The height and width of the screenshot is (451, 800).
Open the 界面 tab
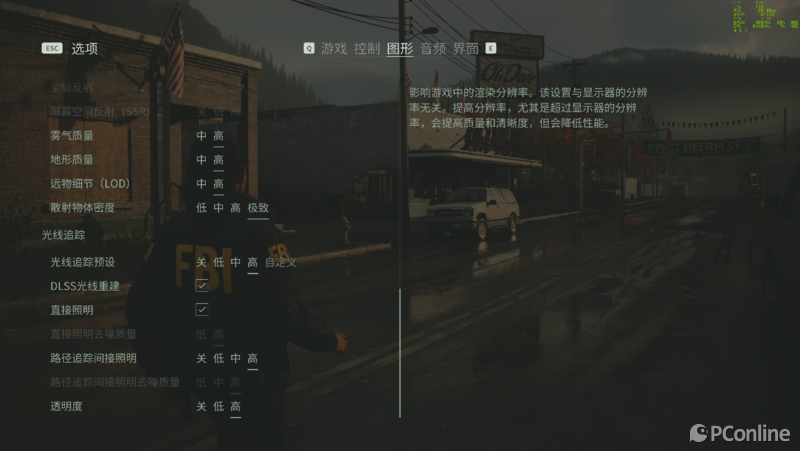(x=466, y=48)
